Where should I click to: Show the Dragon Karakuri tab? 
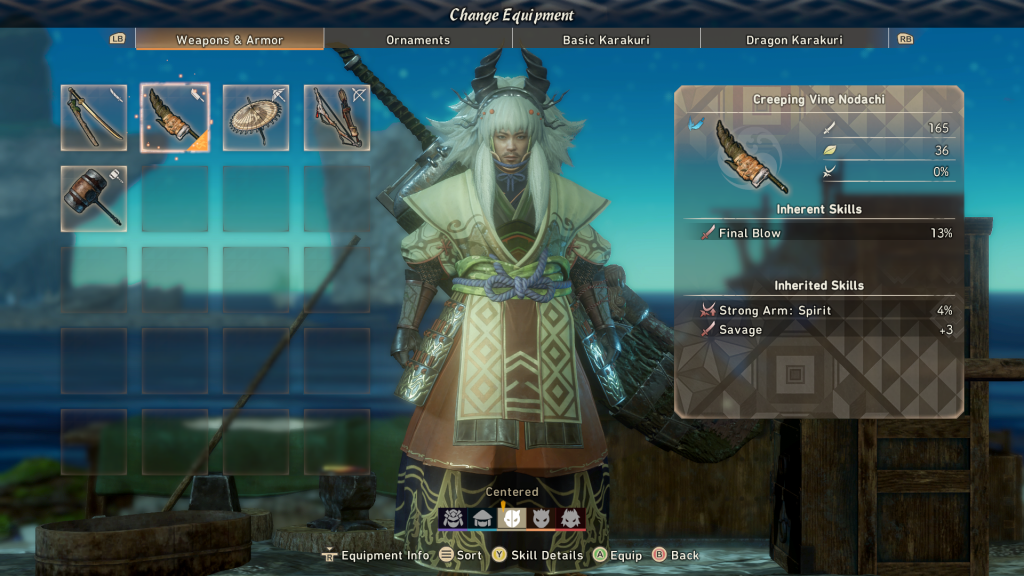[x=794, y=40]
